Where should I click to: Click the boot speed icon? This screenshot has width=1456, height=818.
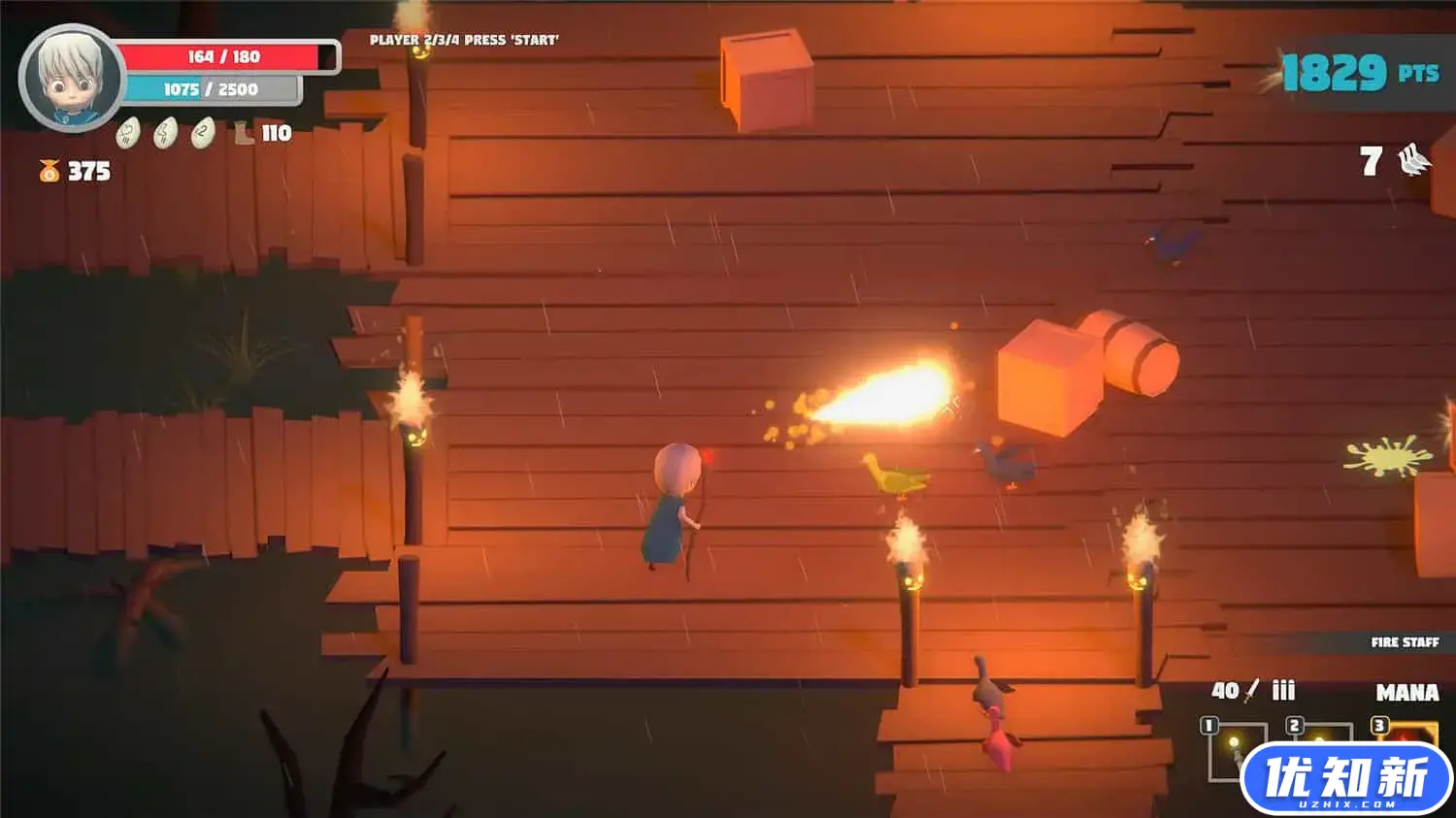tap(245, 133)
